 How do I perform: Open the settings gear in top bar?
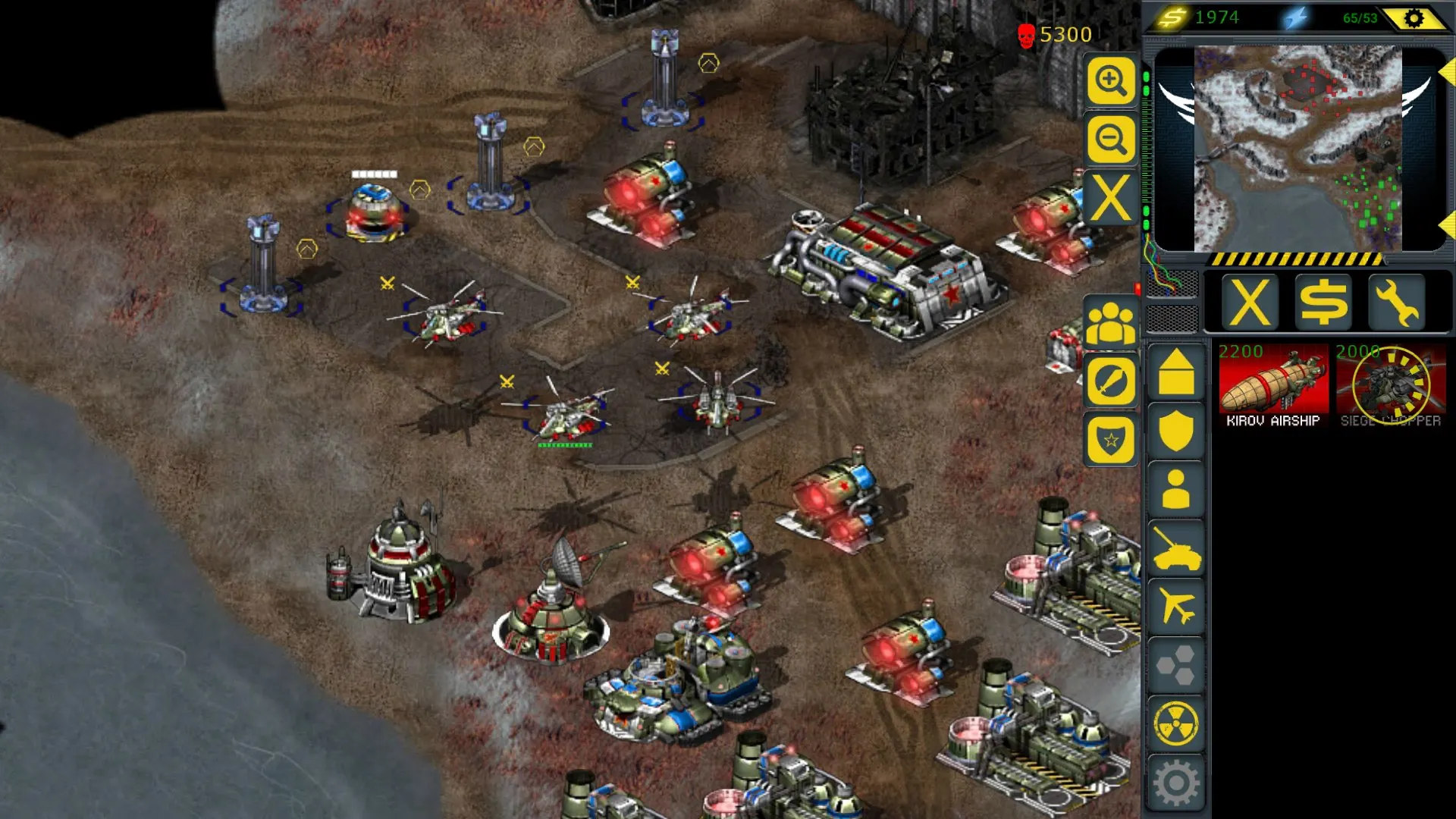pos(1414,18)
